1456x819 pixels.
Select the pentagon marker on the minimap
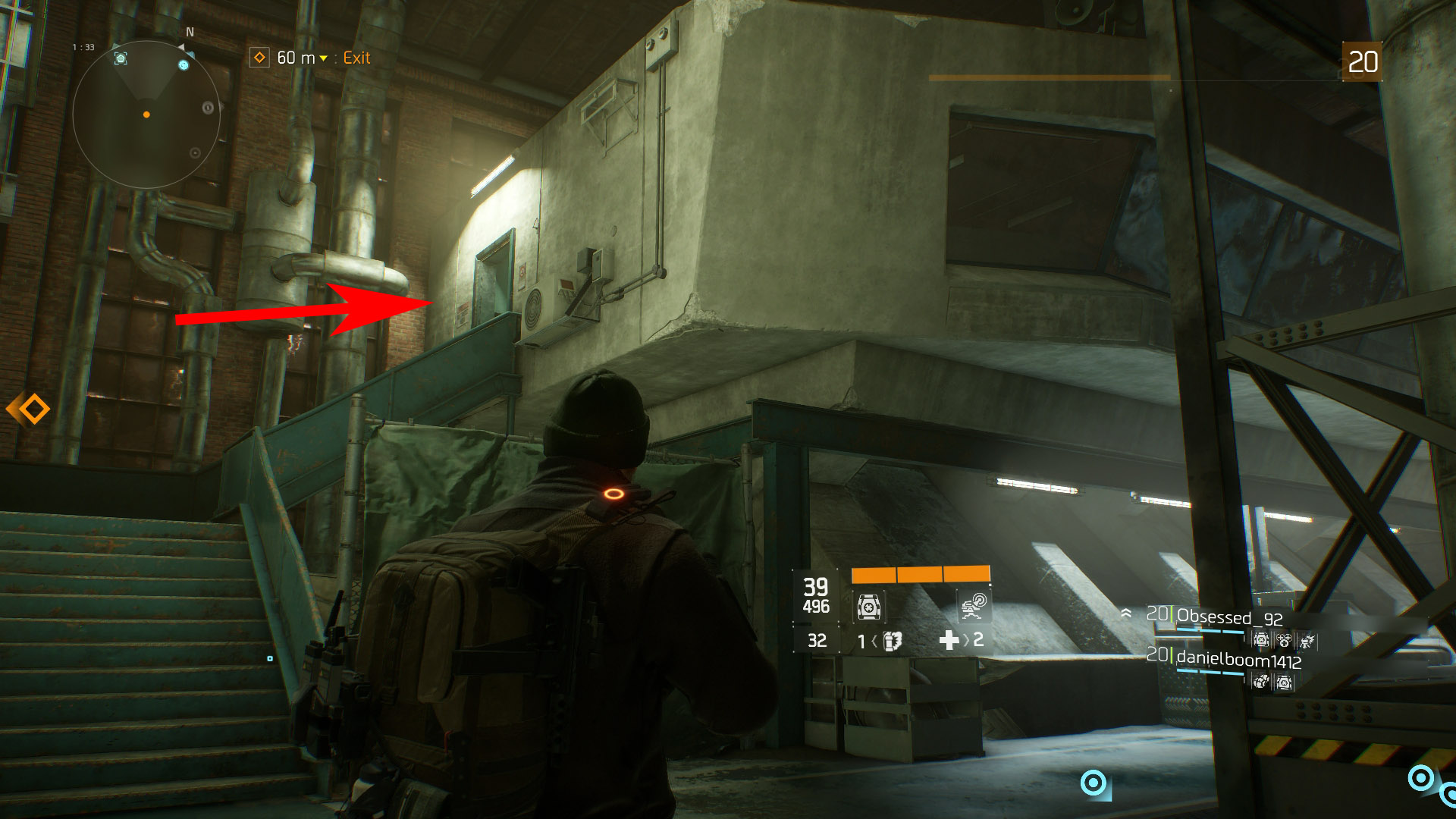121,58
